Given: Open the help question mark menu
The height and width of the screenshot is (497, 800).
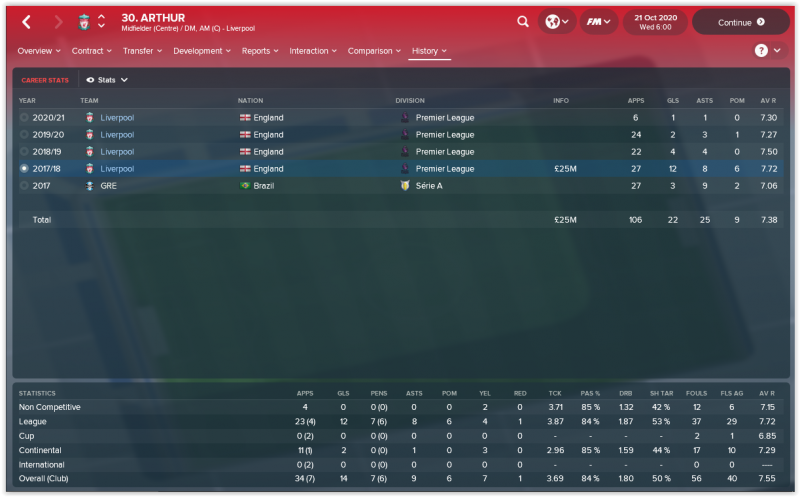Looking at the screenshot, I should tap(766, 50).
